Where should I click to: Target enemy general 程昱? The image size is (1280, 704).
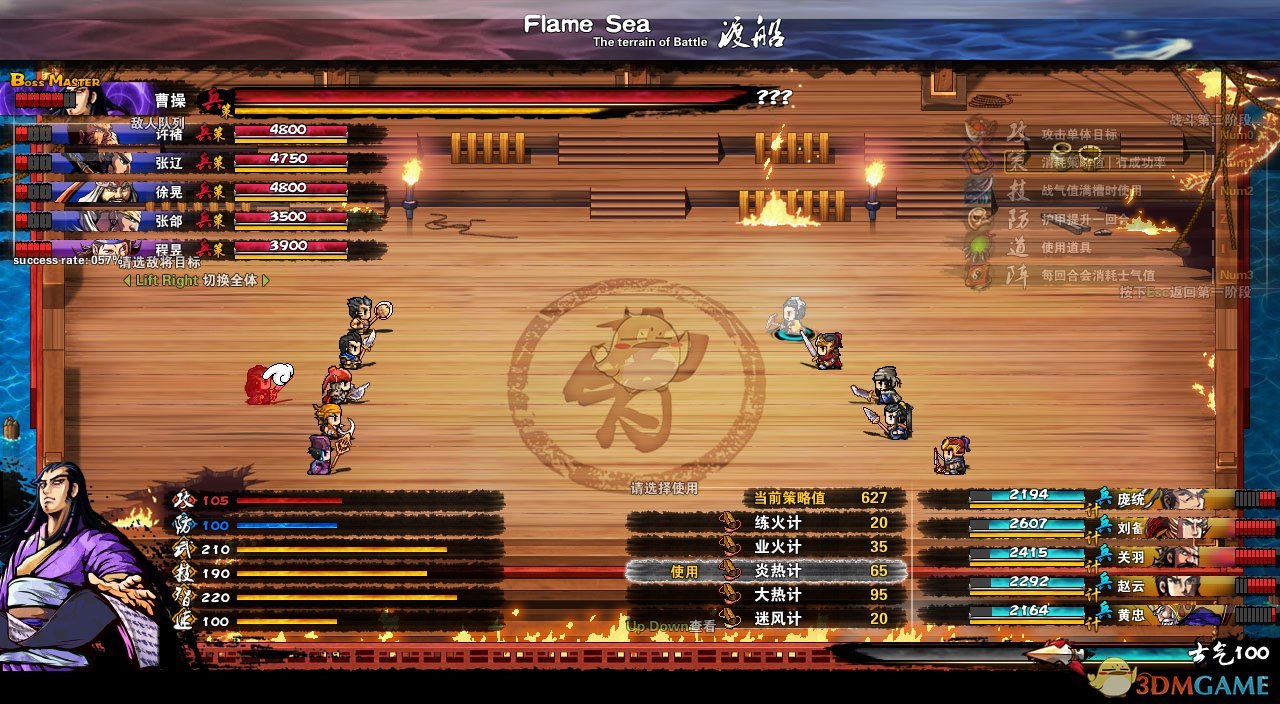coord(170,247)
